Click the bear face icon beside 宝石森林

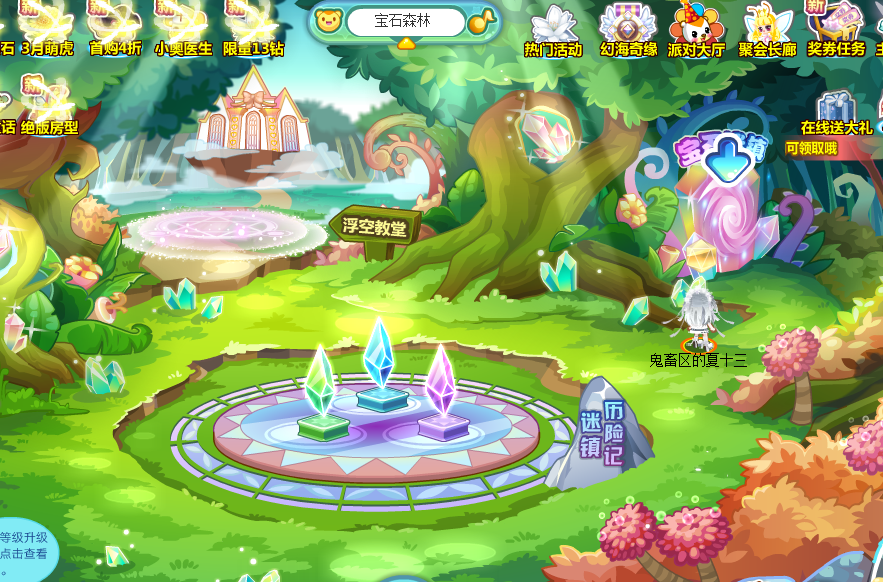coord(328,21)
